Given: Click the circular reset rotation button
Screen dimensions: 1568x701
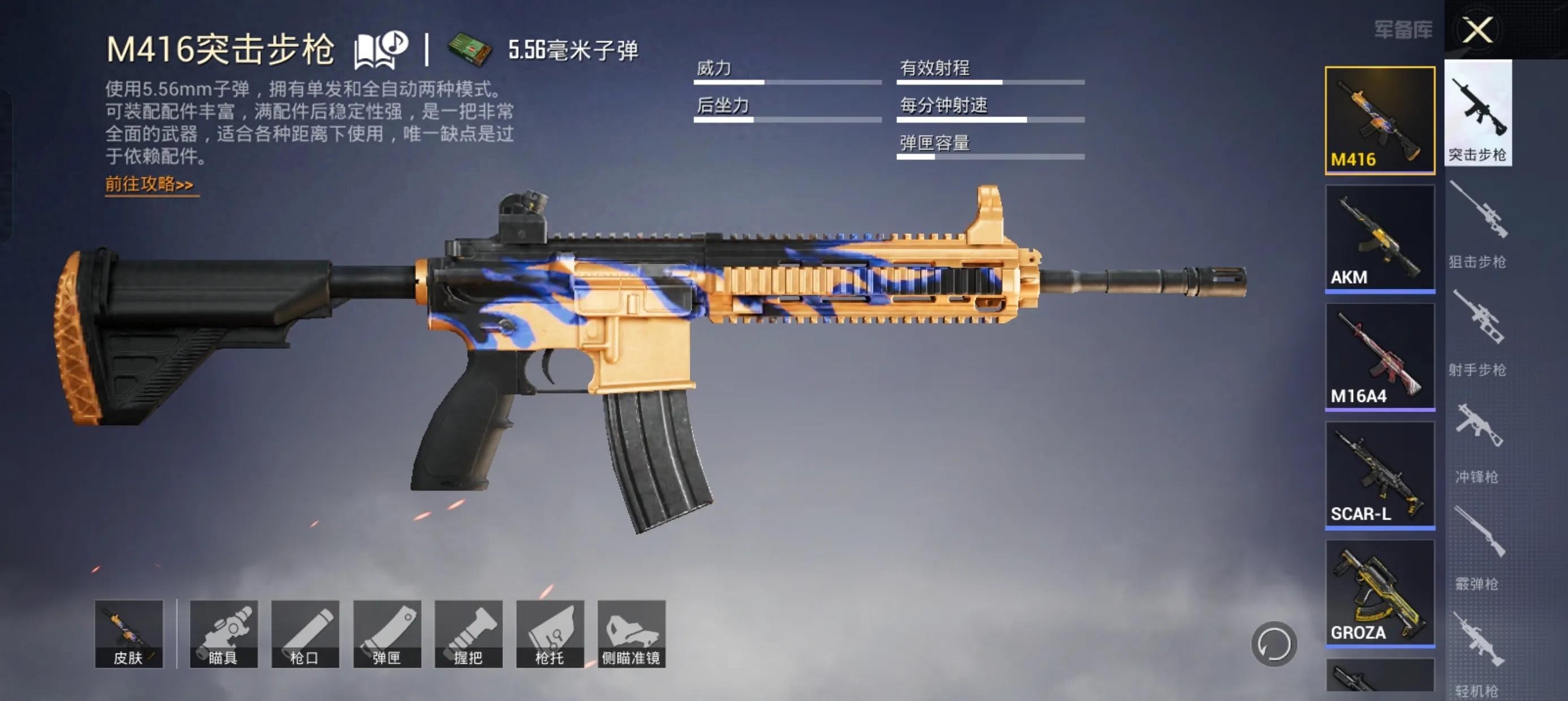Looking at the screenshot, I should pyautogui.click(x=1273, y=644).
